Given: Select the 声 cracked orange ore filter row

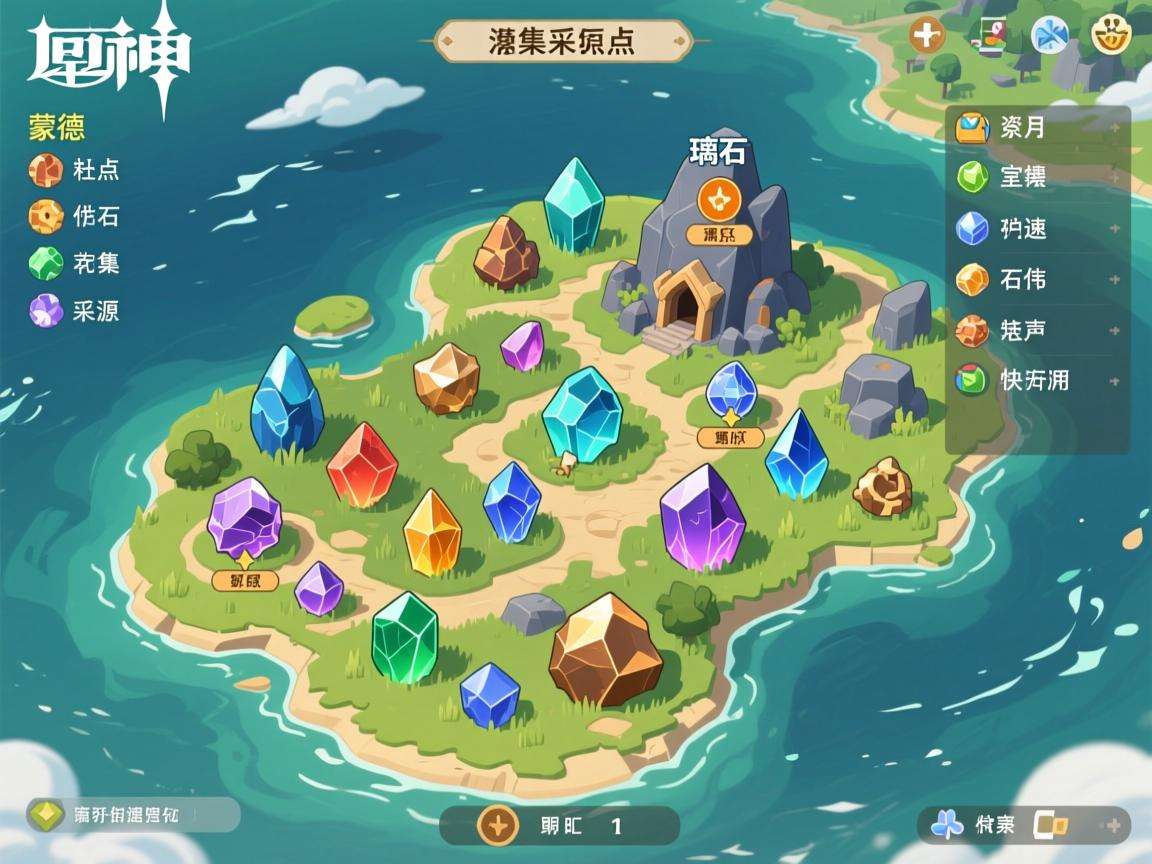Looking at the screenshot, I should pyautogui.click(x=1037, y=330).
